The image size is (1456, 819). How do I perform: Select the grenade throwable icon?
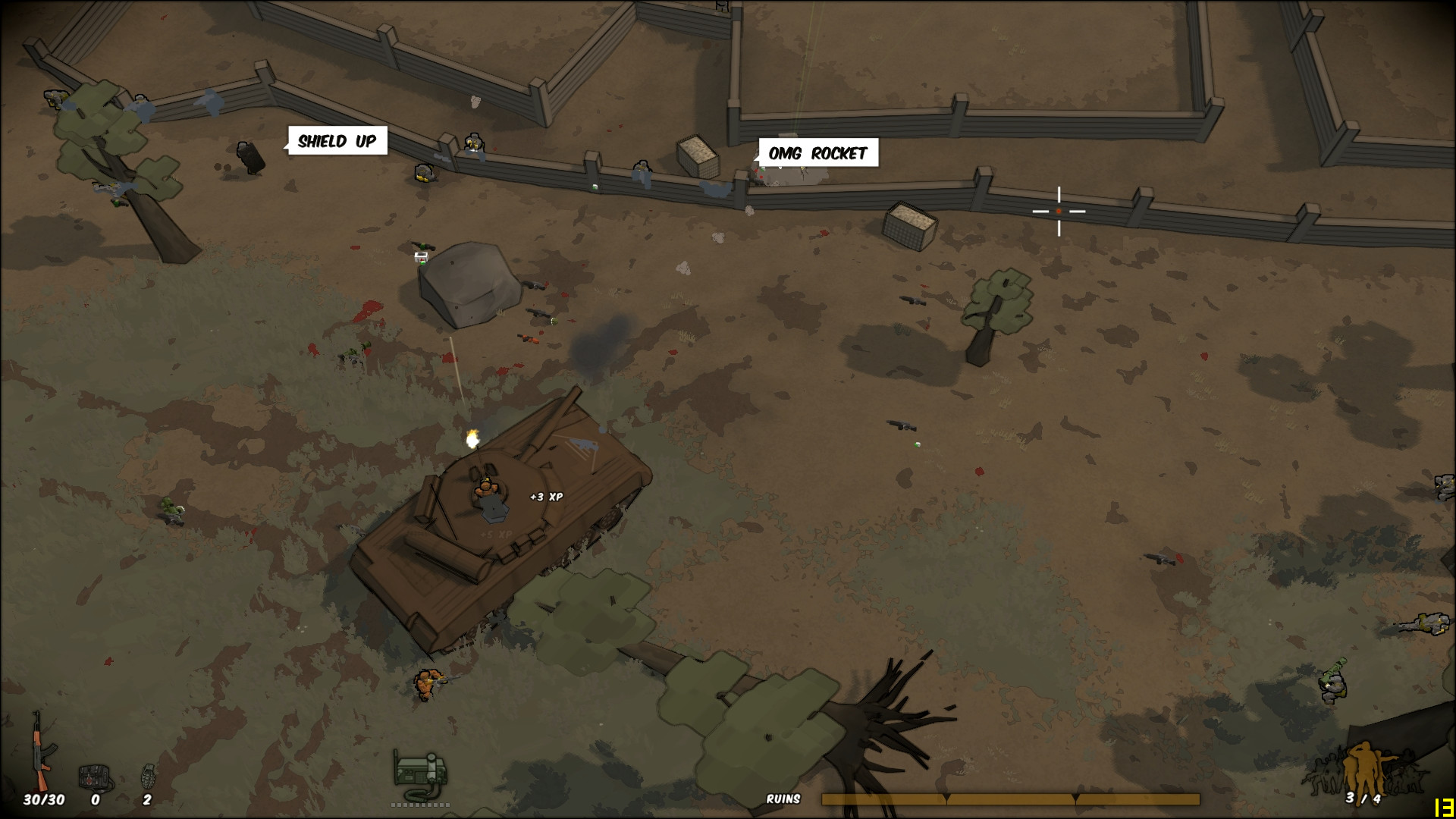149,774
